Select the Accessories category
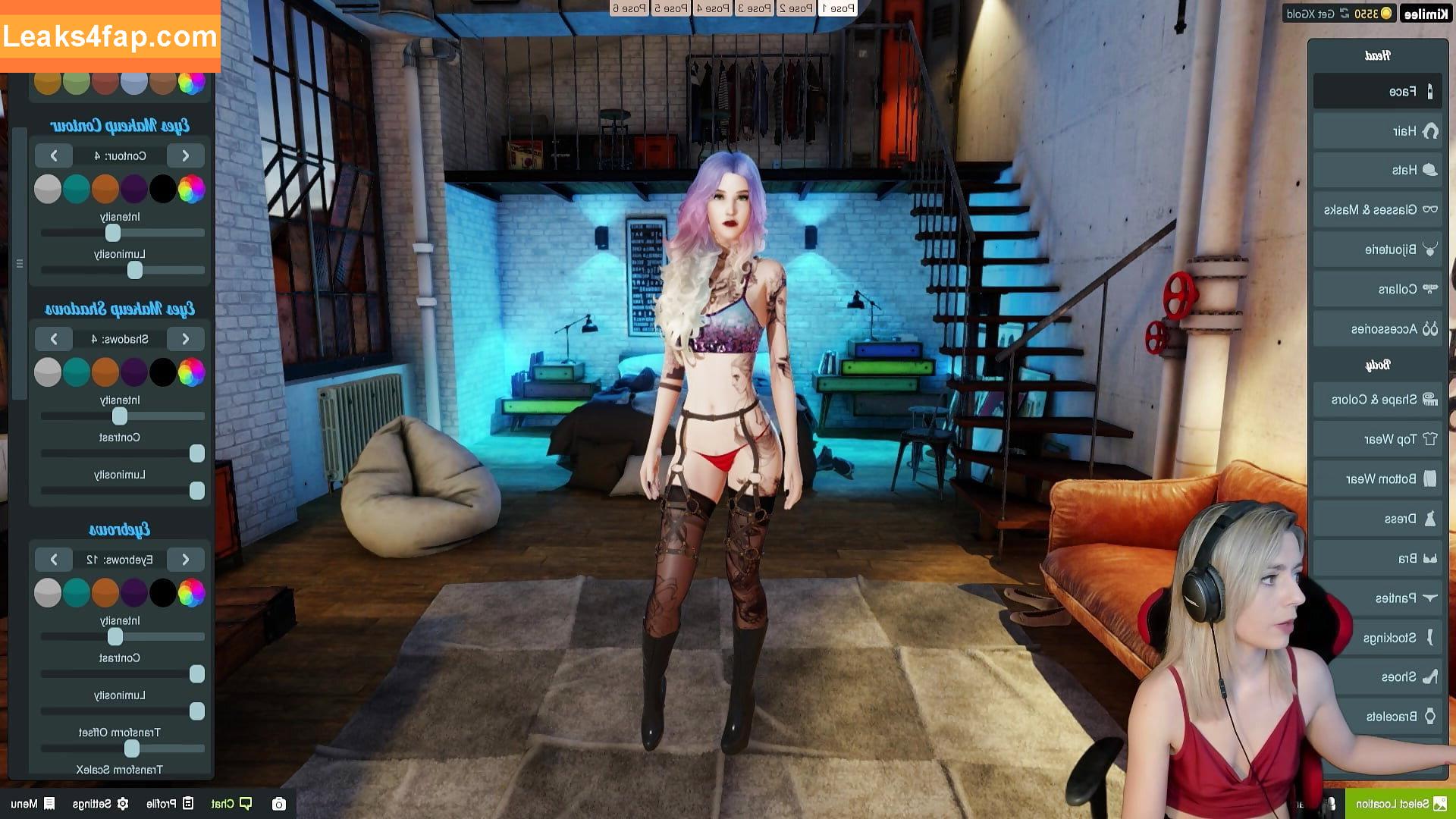This screenshot has height=819, width=1456. (x=1376, y=329)
